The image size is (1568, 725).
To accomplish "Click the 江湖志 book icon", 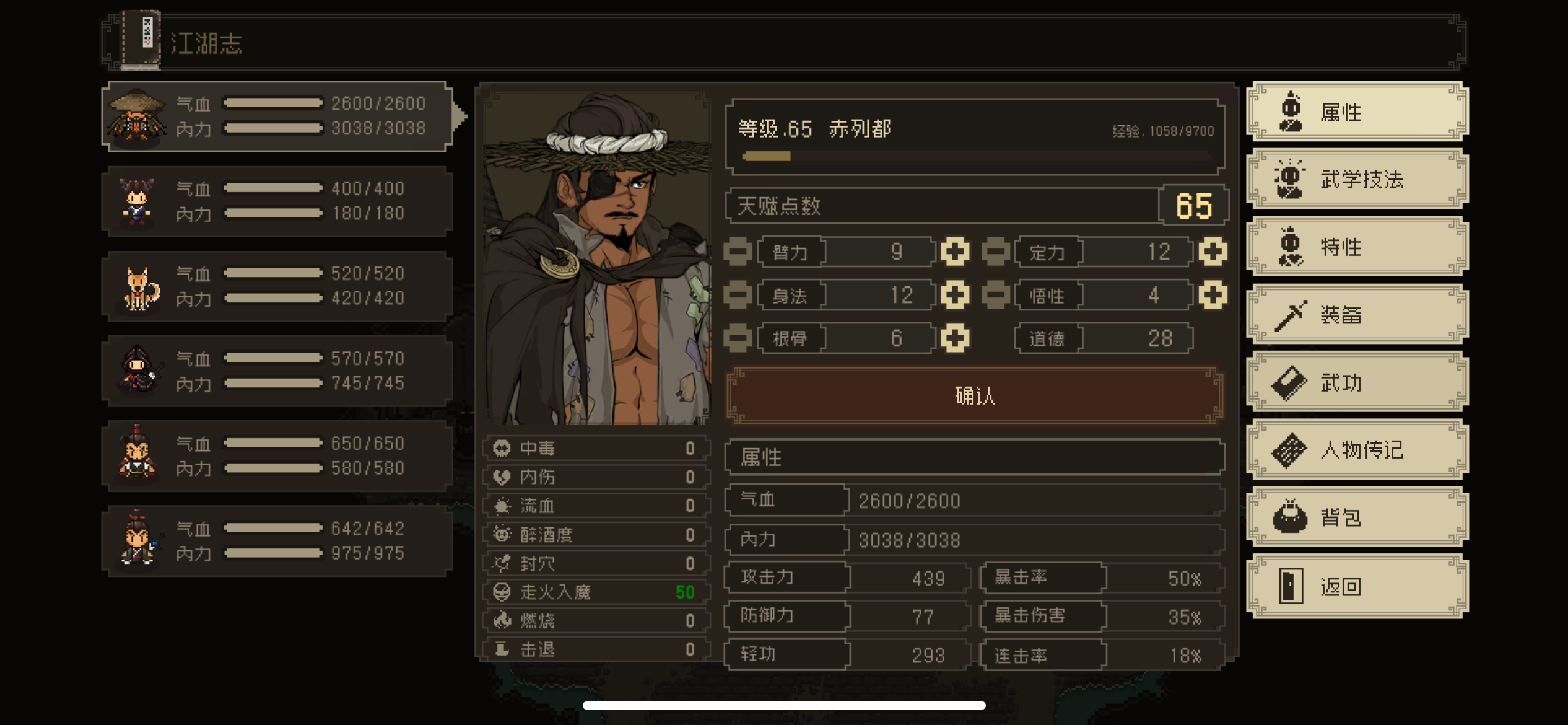I will point(139,40).
